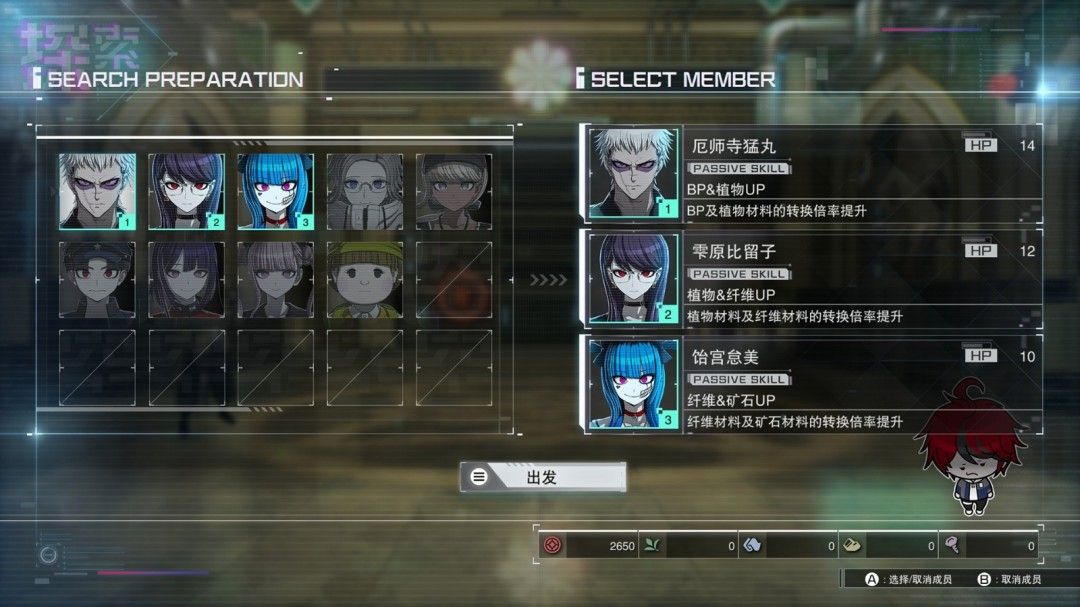1080x607 pixels.
Task: Open 厄师寺猛丸's selected member card
Action: (x=811, y=174)
